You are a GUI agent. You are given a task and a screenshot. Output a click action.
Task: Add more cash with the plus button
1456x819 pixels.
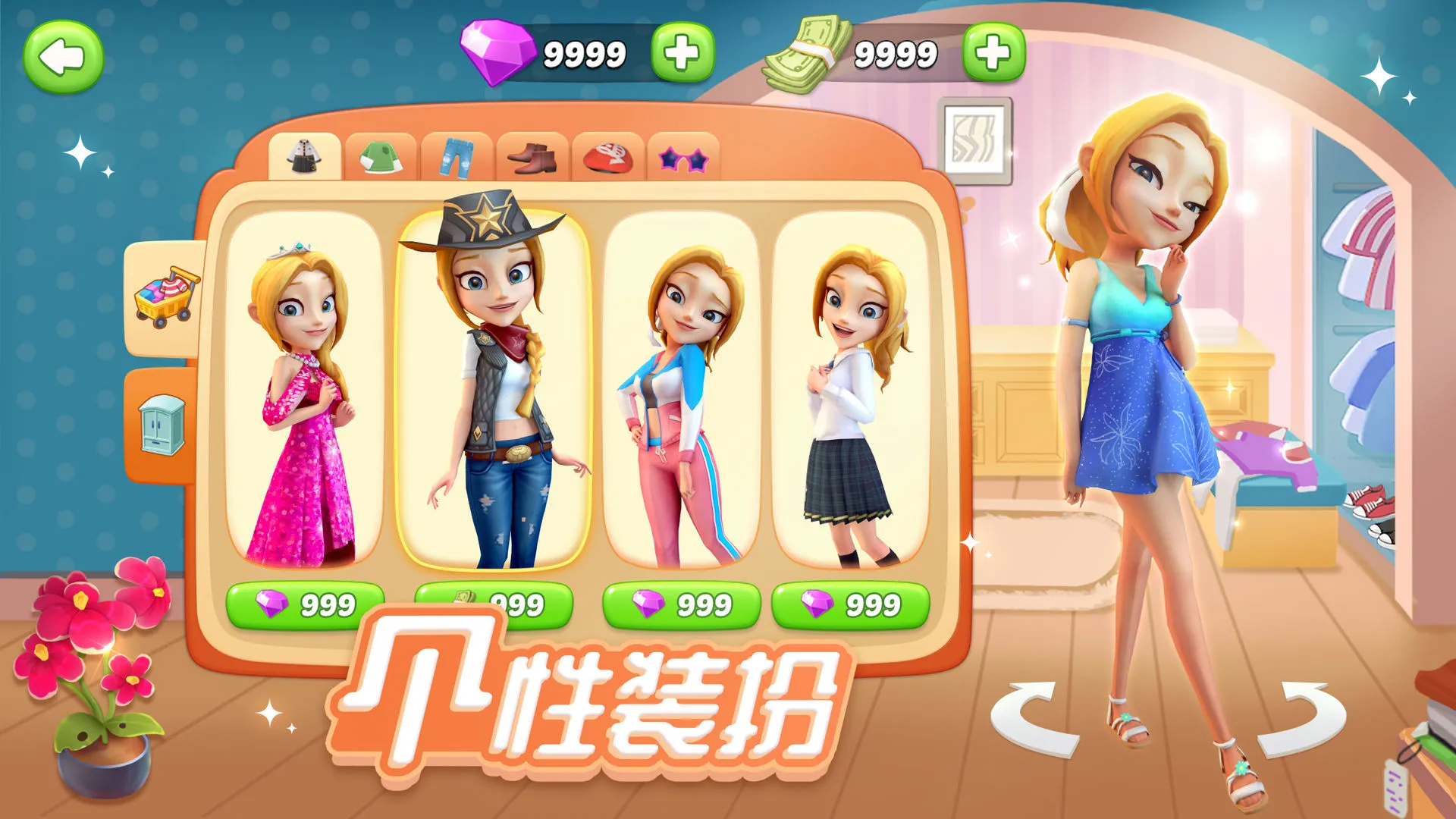point(993,51)
